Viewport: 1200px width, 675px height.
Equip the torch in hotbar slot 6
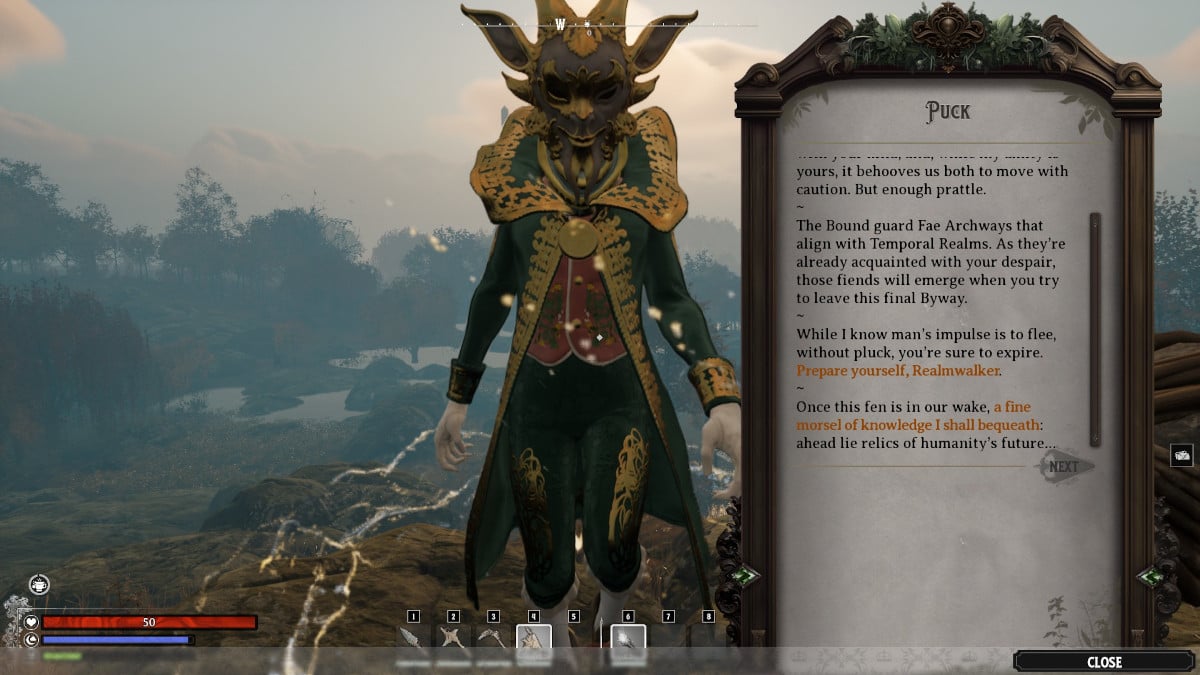[x=628, y=641]
